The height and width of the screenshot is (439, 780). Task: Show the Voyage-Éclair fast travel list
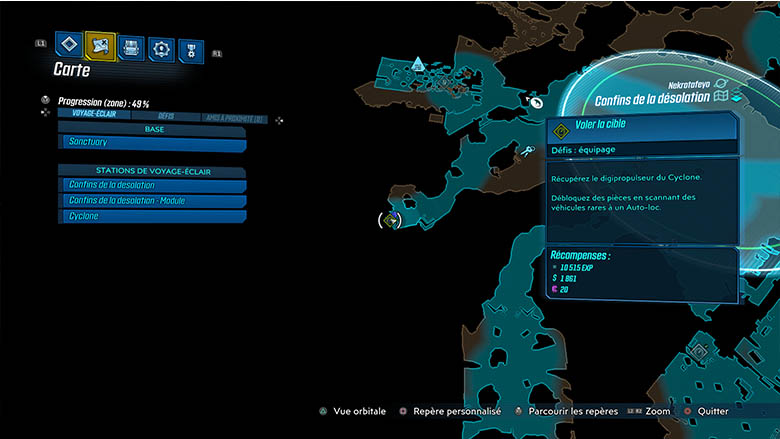(x=90, y=115)
